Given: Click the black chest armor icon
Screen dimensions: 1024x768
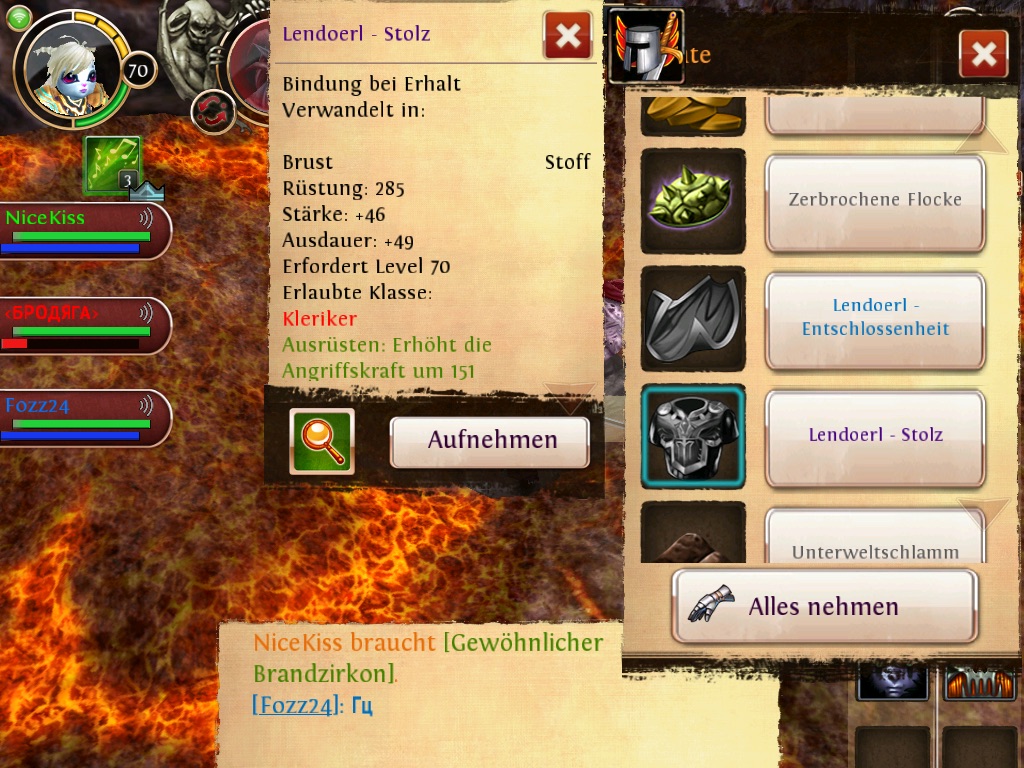Looking at the screenshot, I should coord(692,436).
